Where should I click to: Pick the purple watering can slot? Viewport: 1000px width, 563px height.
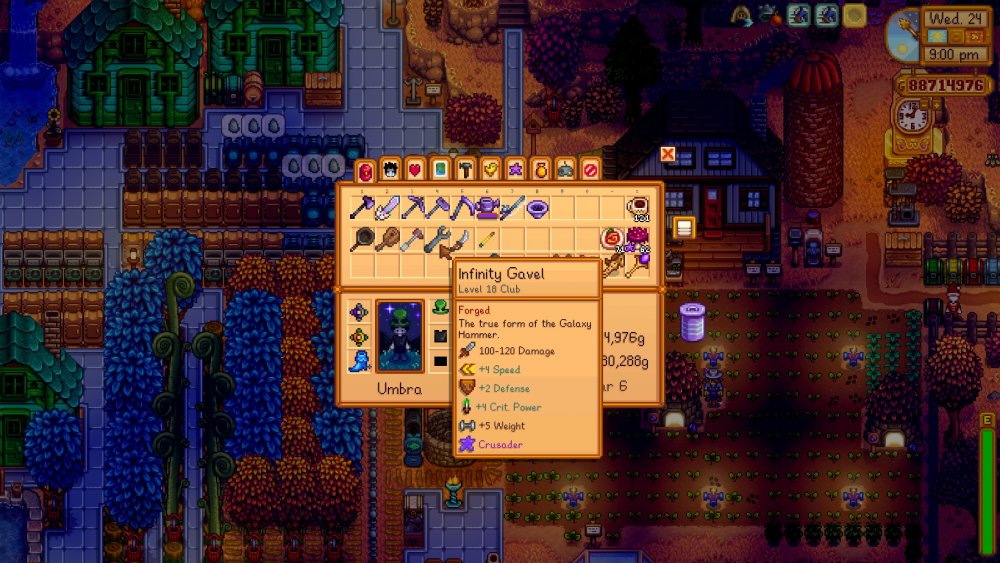coord(487,208)
